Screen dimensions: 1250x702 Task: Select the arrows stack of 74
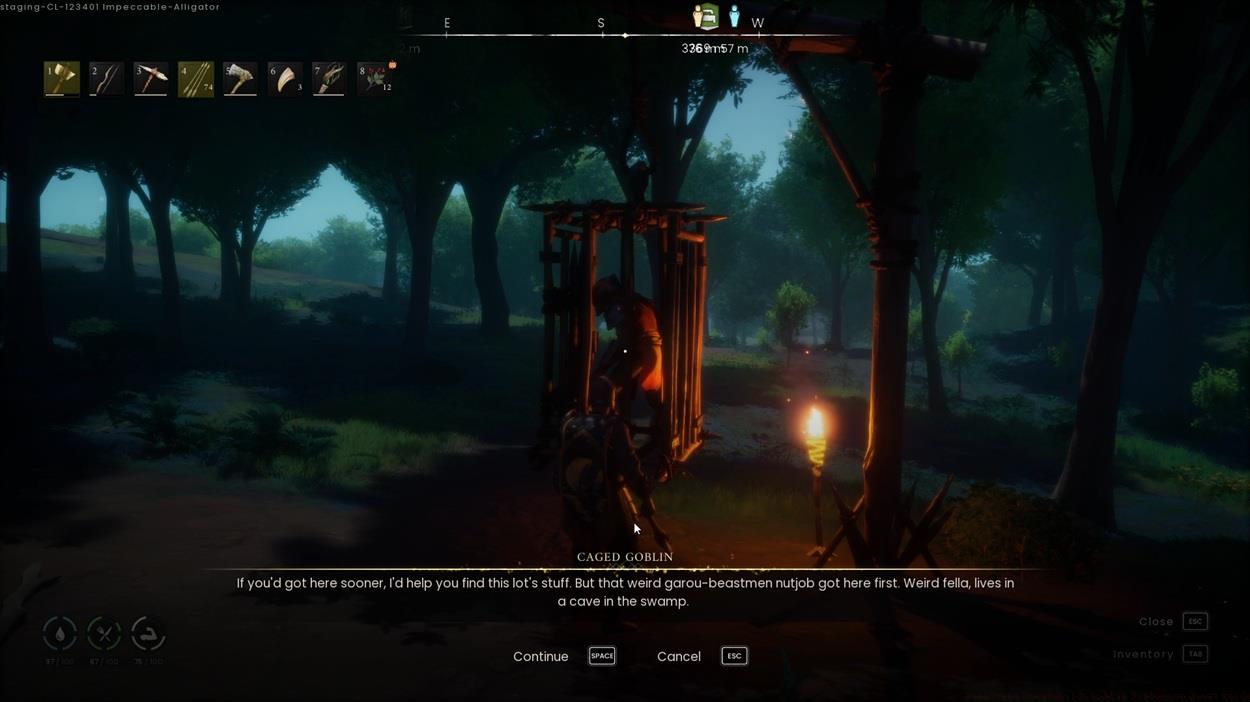tap(196, 79)
